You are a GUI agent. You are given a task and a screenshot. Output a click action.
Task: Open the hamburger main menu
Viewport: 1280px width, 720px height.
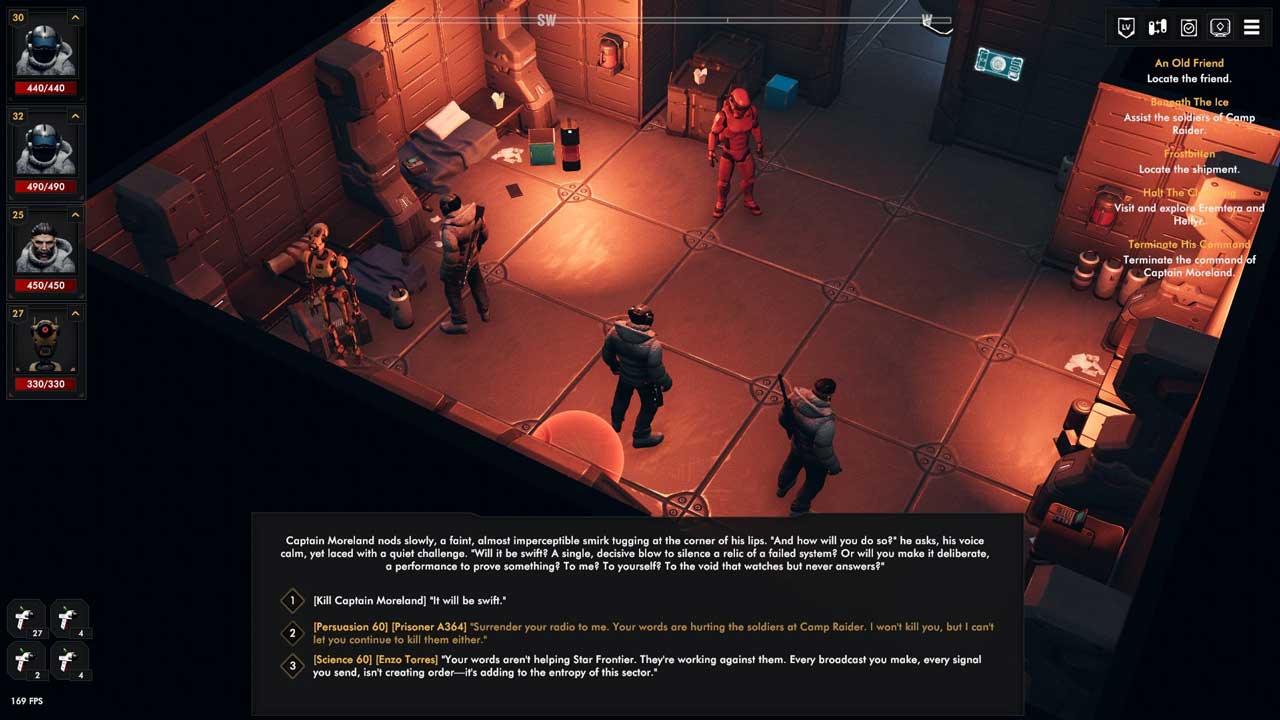[x=1251, y=28]
